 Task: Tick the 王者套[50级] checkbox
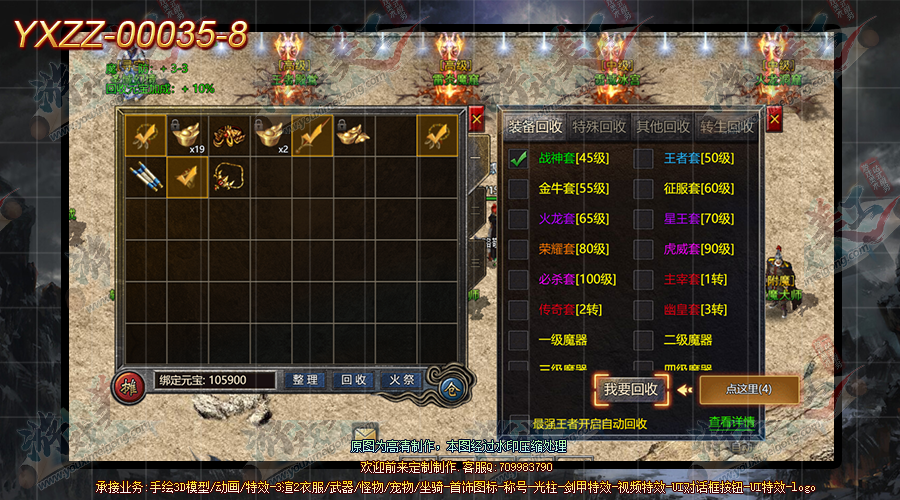(x=644, y=158)
